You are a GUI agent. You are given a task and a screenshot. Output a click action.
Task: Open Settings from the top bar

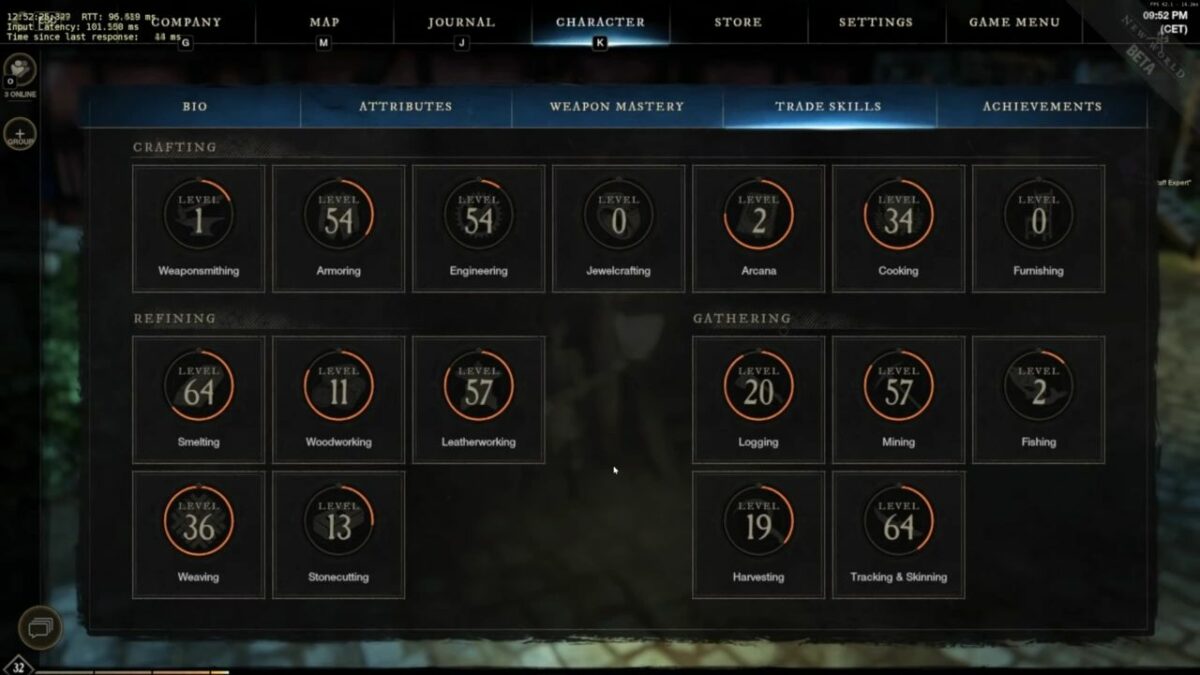coord(875,22)
